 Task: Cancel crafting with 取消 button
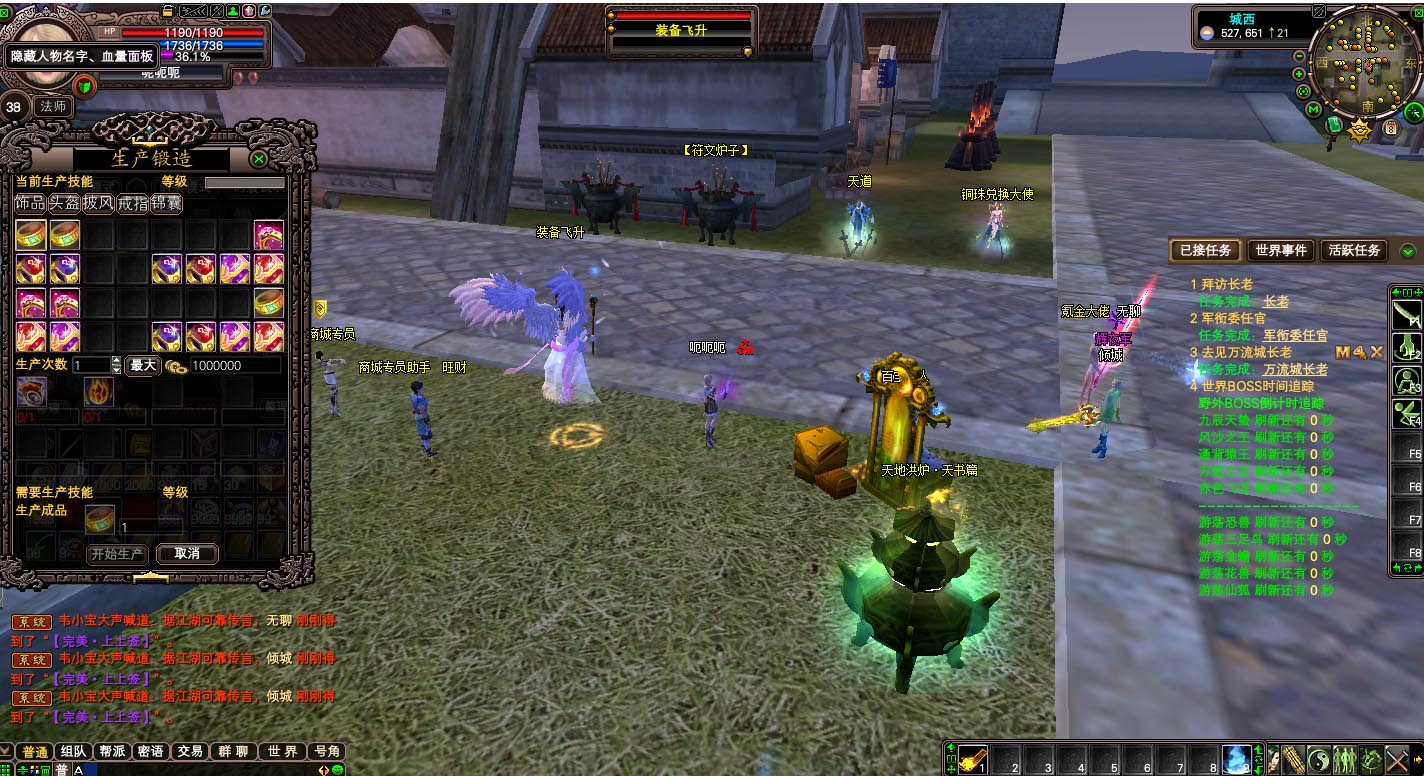[x=187, y=553]
